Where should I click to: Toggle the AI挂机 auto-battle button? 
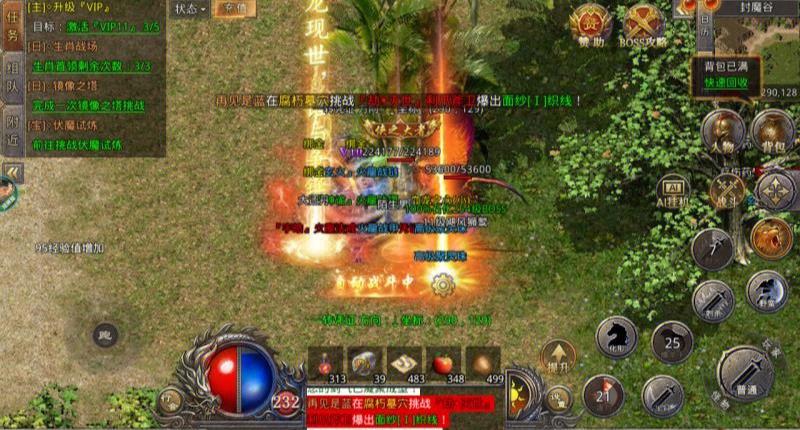[x=672, y=190]
